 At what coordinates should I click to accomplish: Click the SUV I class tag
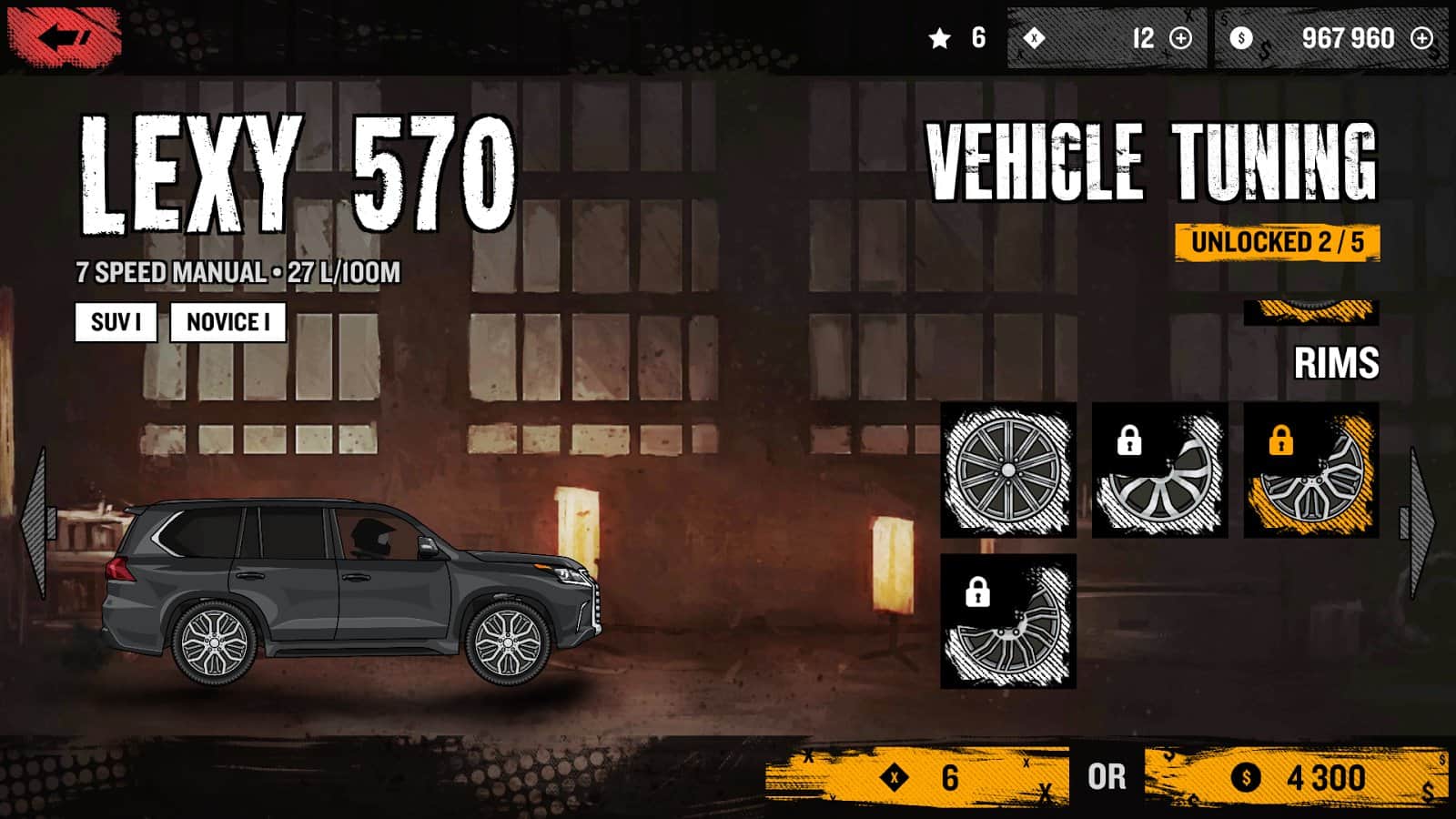[116, 322]
